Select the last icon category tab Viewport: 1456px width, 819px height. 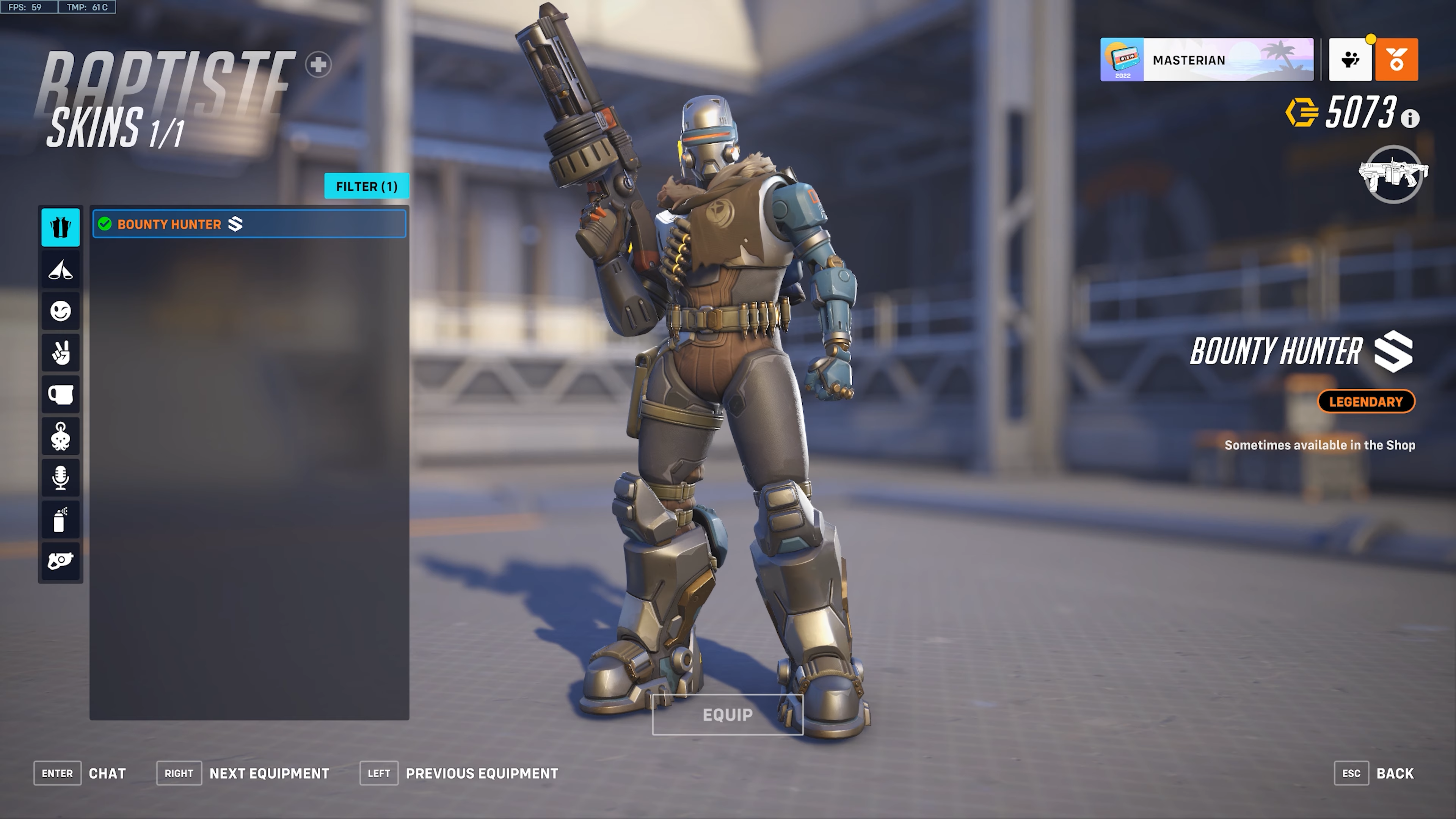click(61, 561)
